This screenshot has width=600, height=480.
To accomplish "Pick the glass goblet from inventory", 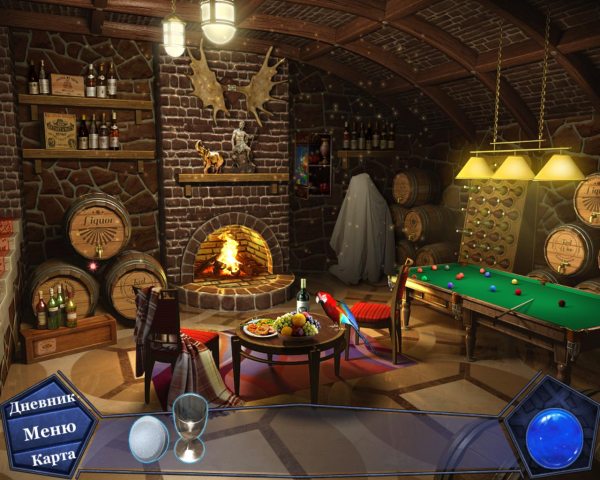I will click(x=190, y=425).
